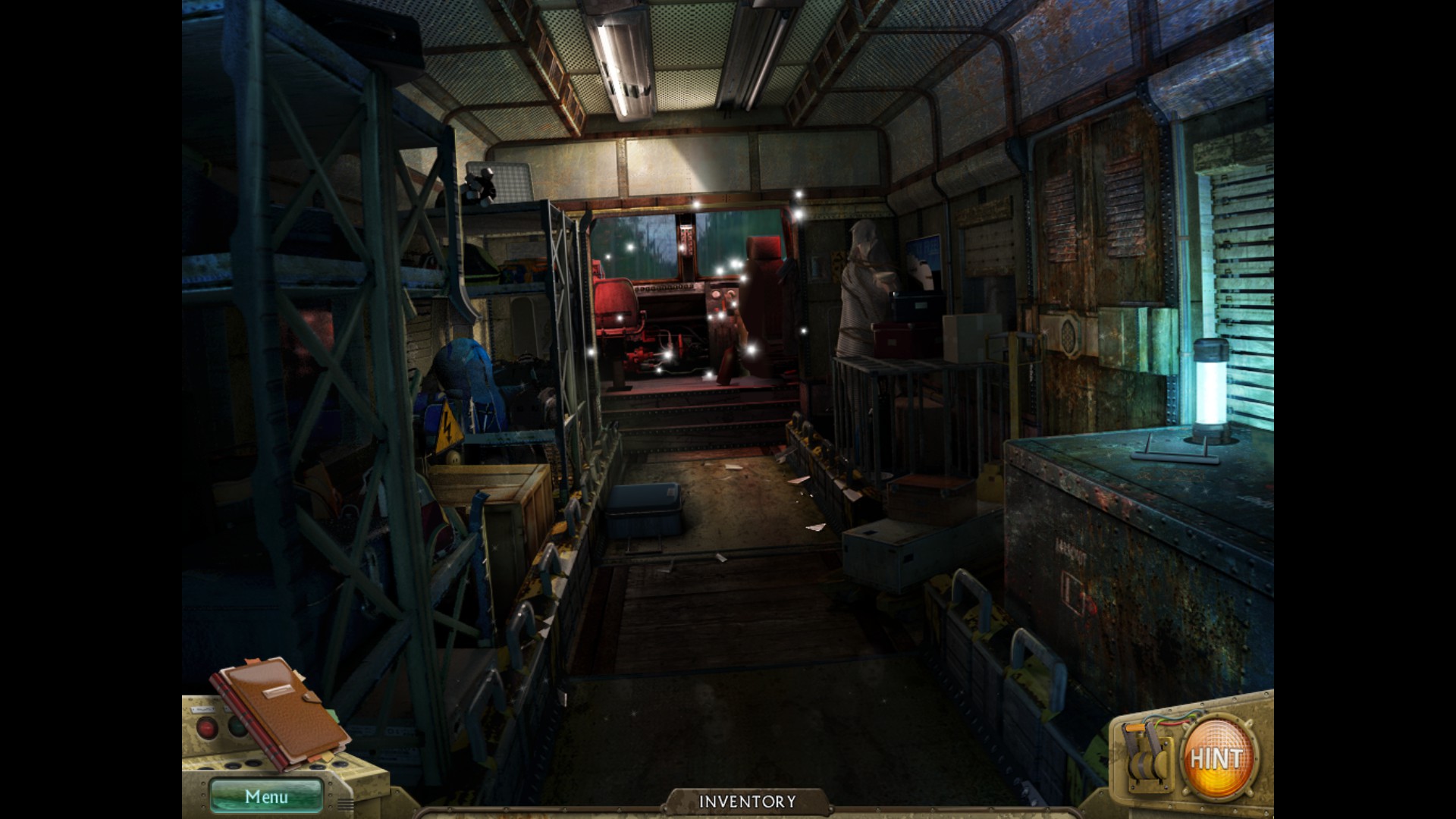Screen dimensions: 1456x819
Task: Expand the INVENTORY panel
Action: pos(747,802)
